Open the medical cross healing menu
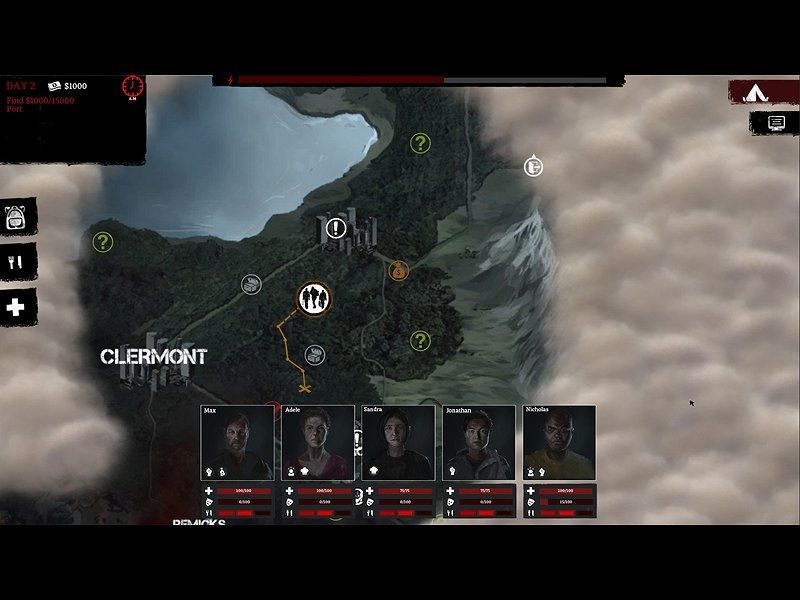This screenshot has width=800, height=600. (x=16, y=308)
